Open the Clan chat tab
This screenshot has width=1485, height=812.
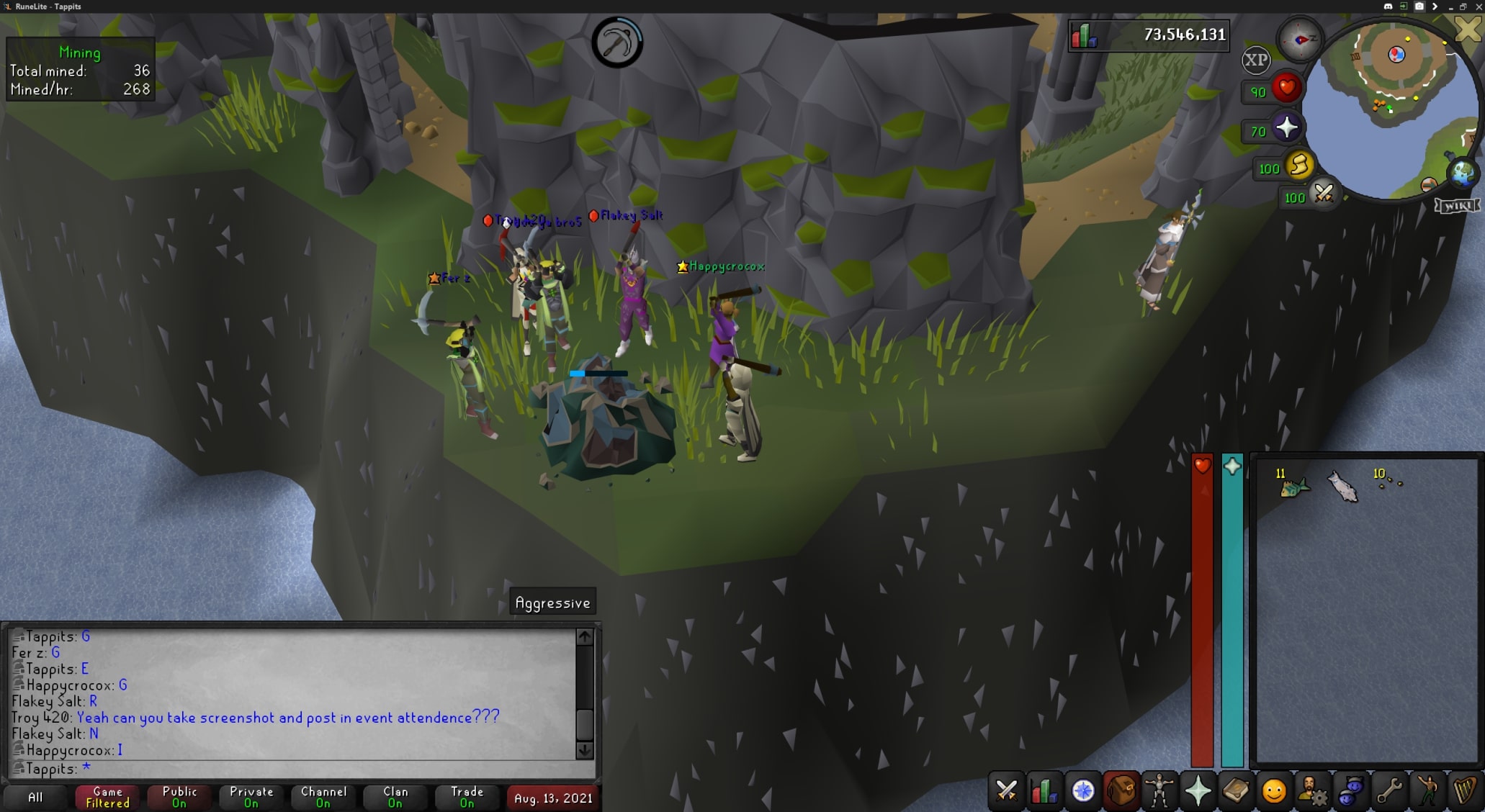point(395,797)
